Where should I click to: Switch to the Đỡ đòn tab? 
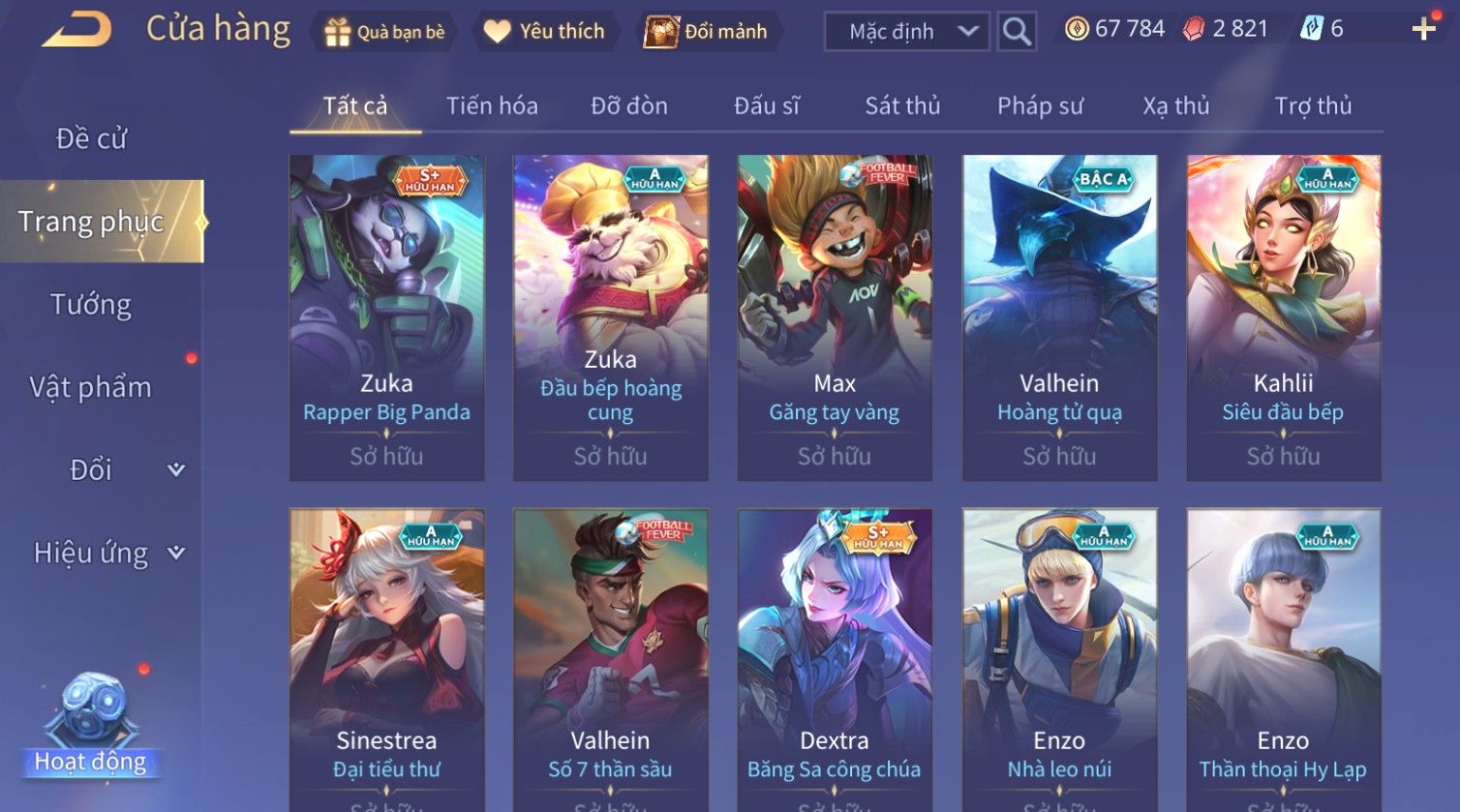click(629, 105)
